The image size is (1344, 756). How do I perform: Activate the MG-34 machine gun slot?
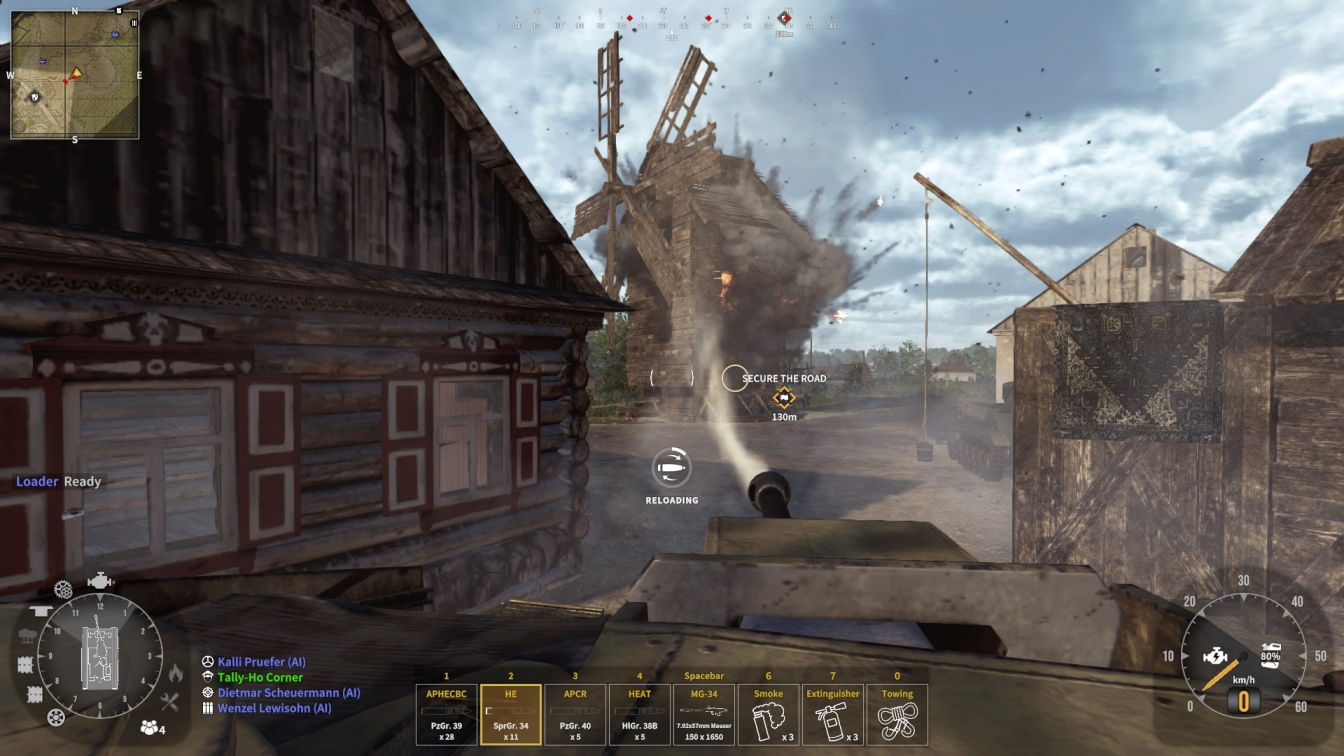tap(704, 714)
